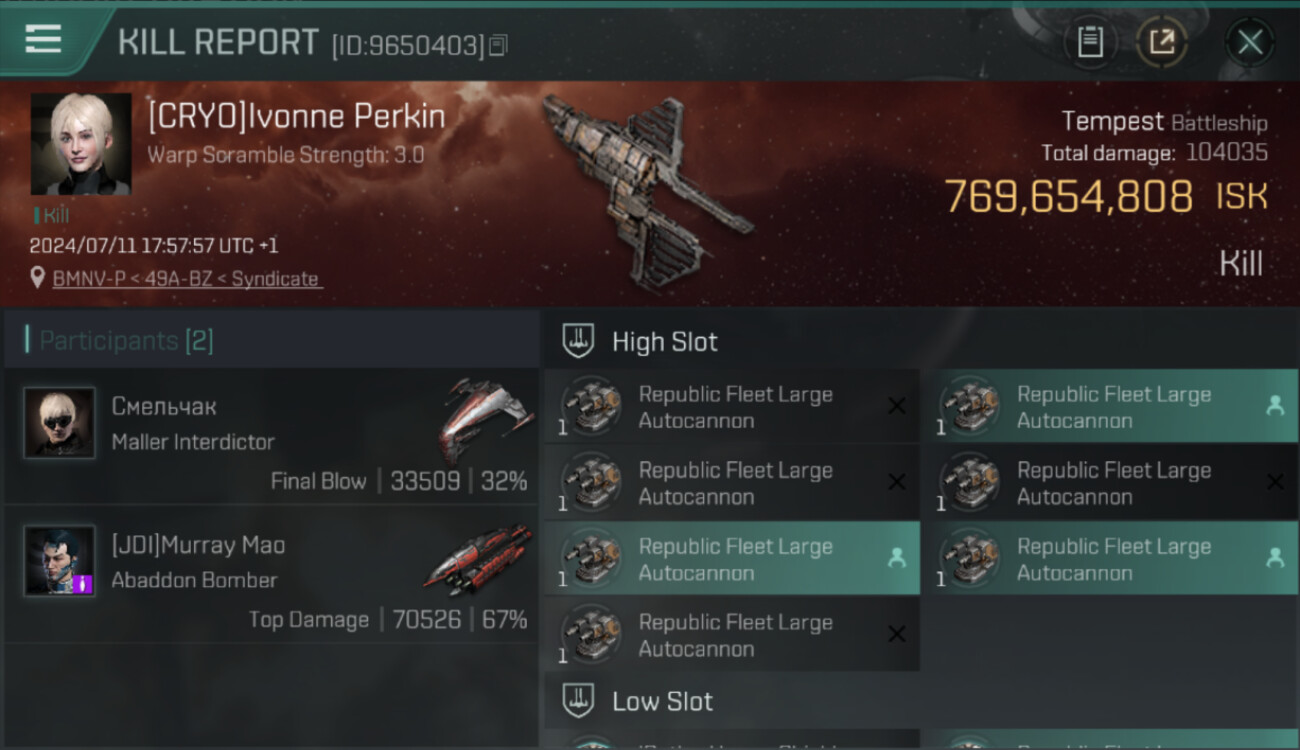This screenshot has width=1300, height=750.
Task: Expand the Low Slot section
Action: [662, 702]
